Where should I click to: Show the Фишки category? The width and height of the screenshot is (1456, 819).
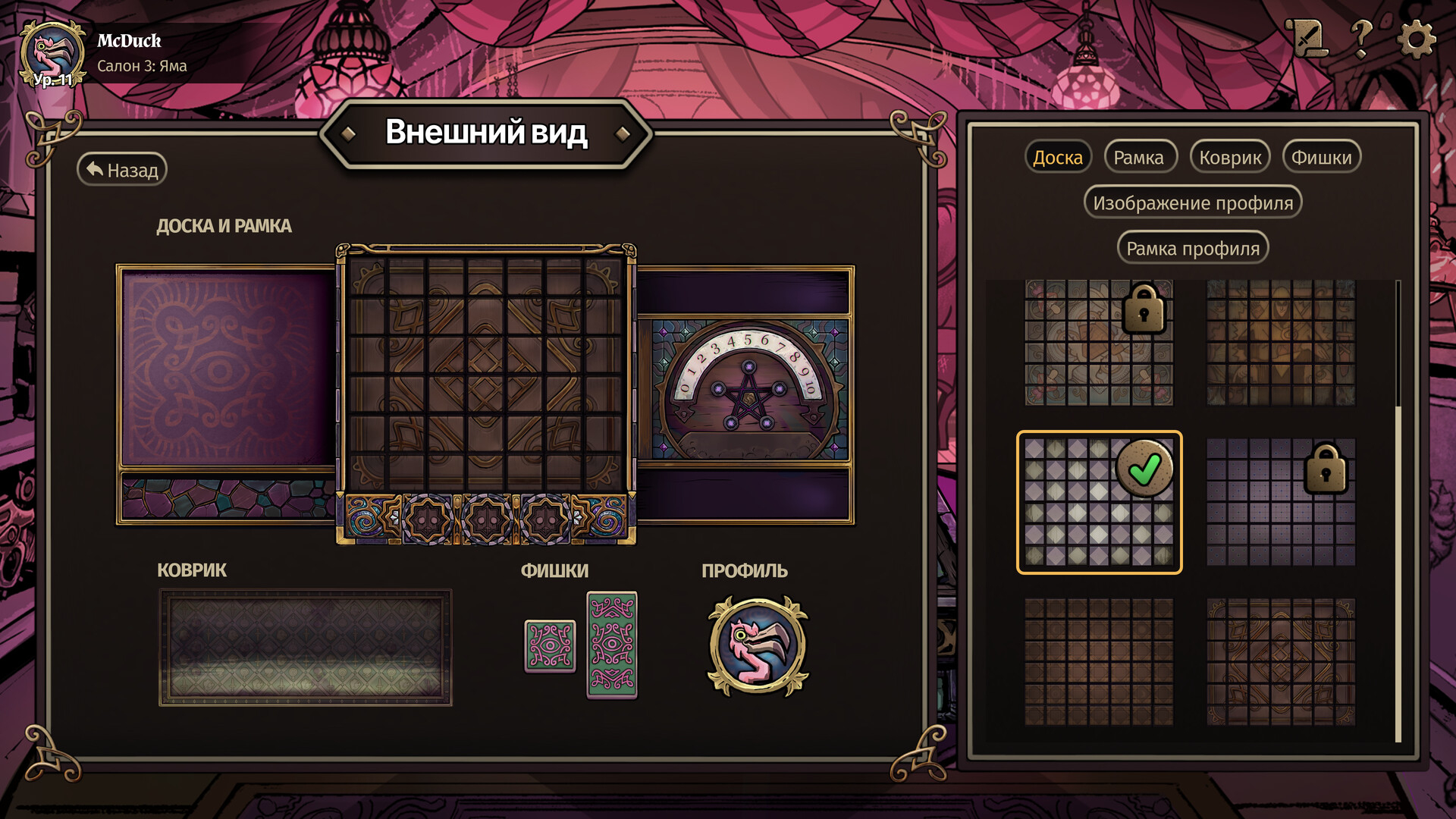[x=1321, y=158]
